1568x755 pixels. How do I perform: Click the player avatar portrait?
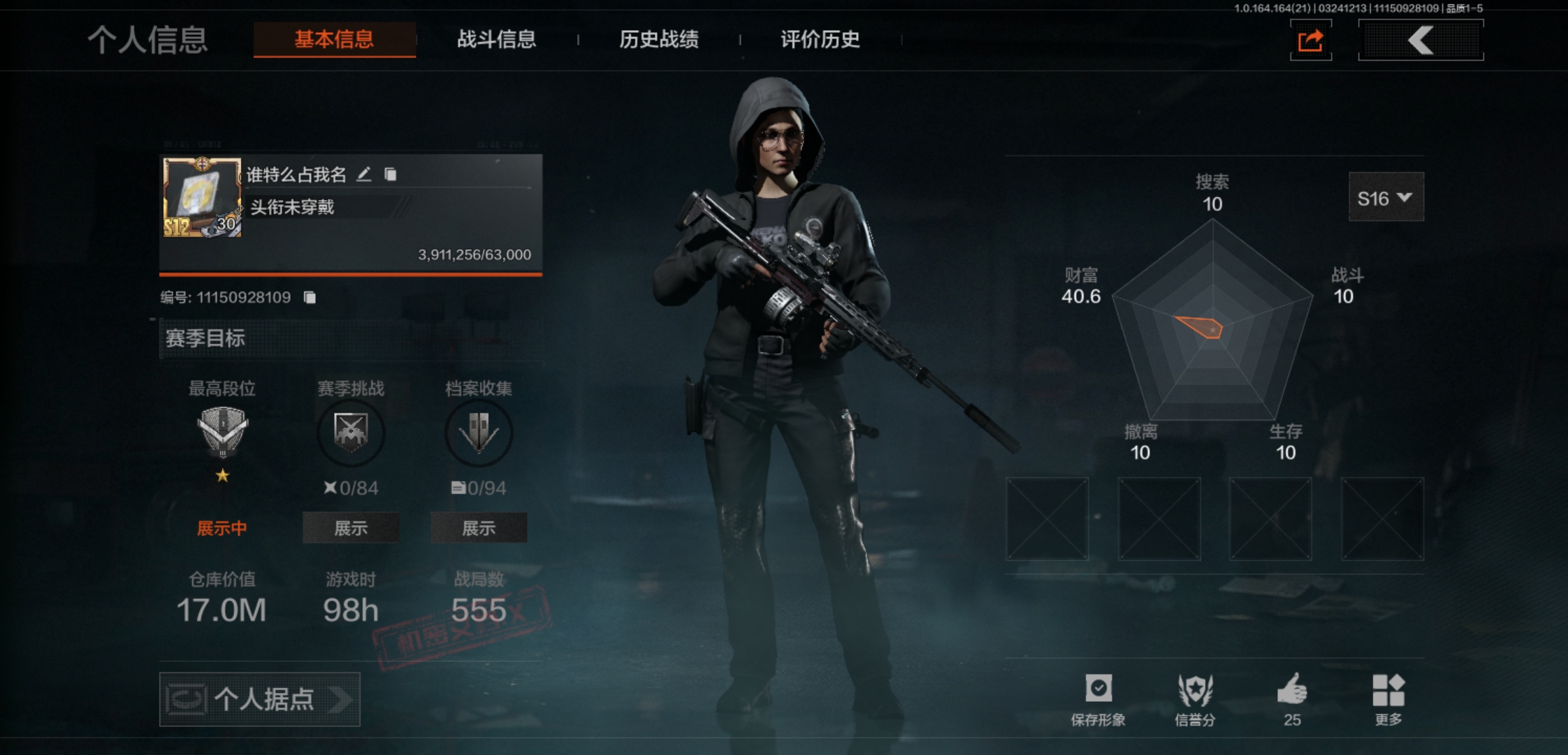click(x=202, y=198)
